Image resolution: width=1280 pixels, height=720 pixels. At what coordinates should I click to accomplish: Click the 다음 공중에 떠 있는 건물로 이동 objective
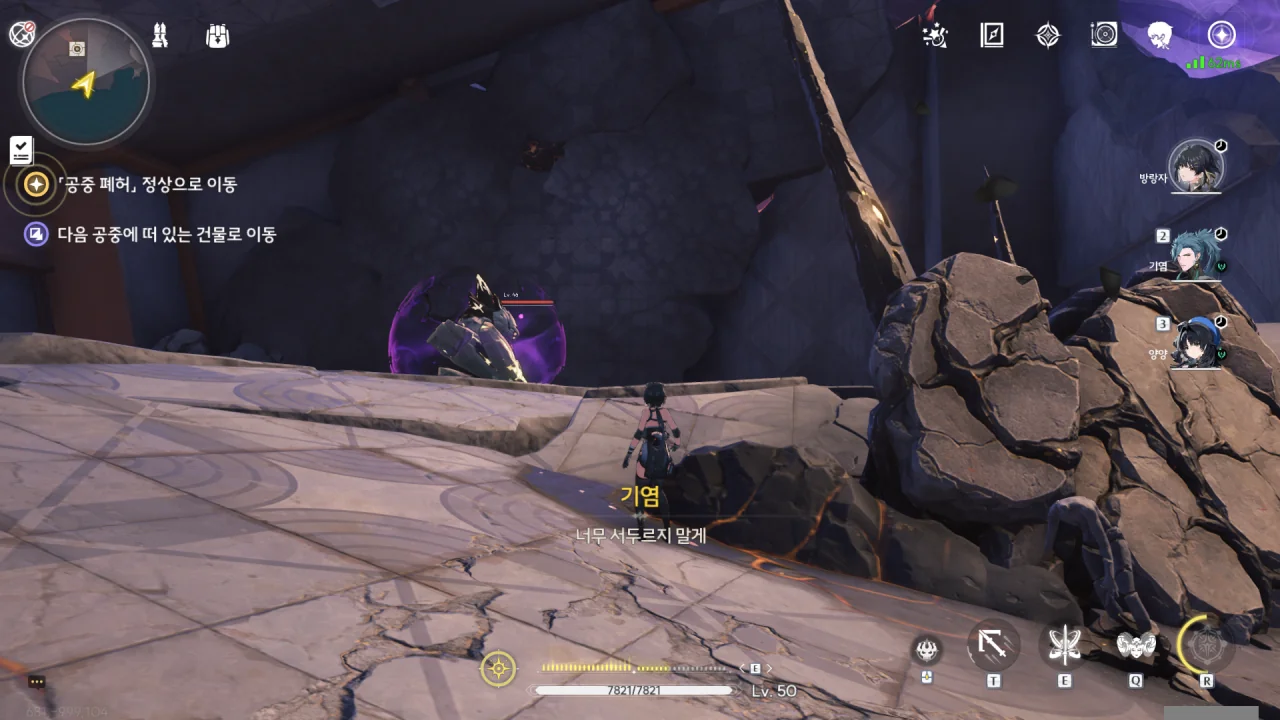166,235
